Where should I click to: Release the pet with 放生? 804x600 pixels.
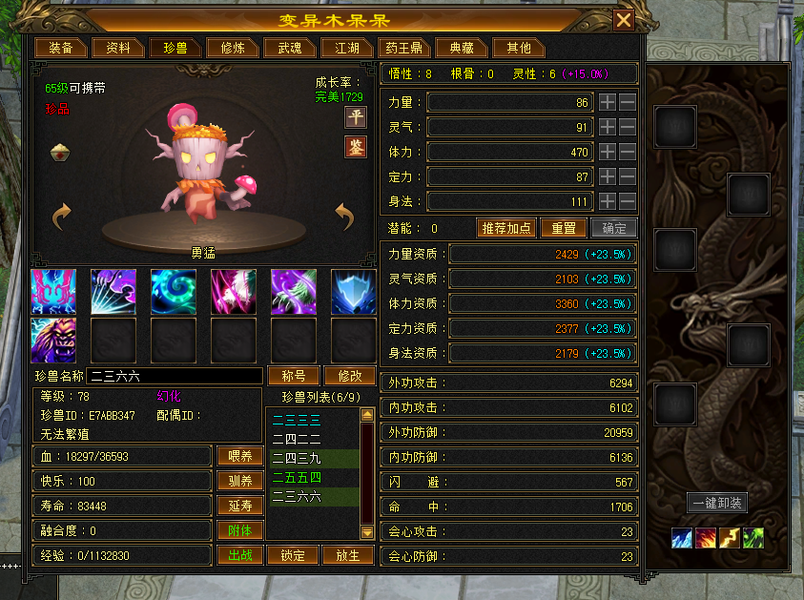pos(350,555)
